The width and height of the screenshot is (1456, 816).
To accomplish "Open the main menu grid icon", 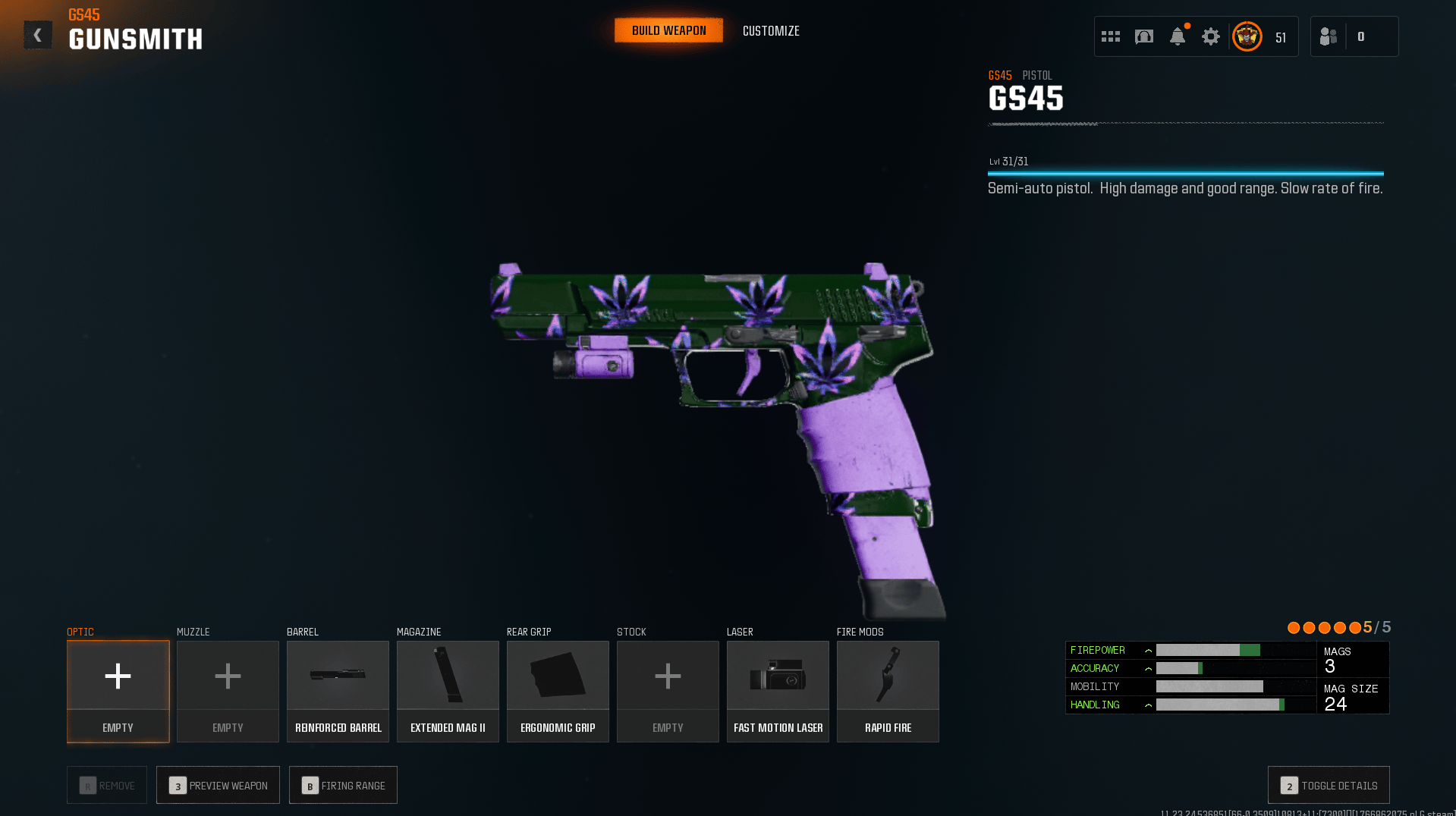I will (1109, 36).
